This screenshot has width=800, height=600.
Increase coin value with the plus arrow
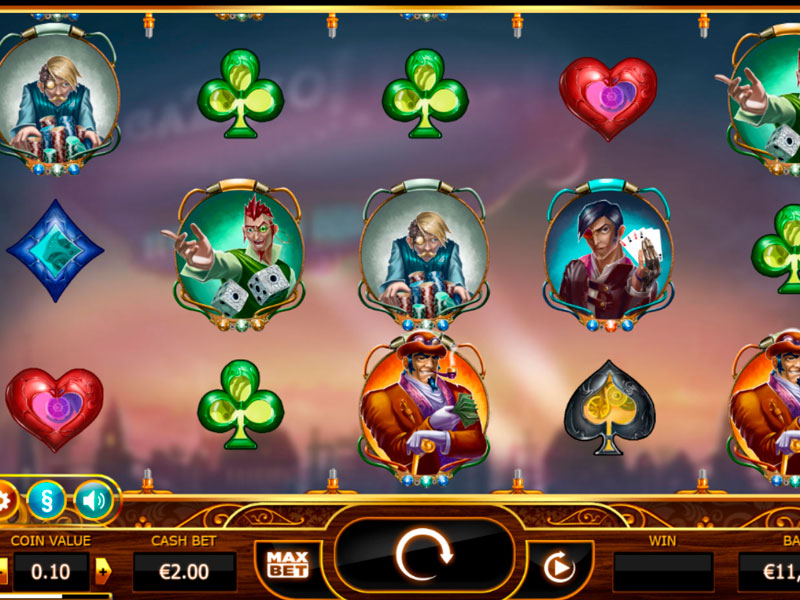coord(102,571)
